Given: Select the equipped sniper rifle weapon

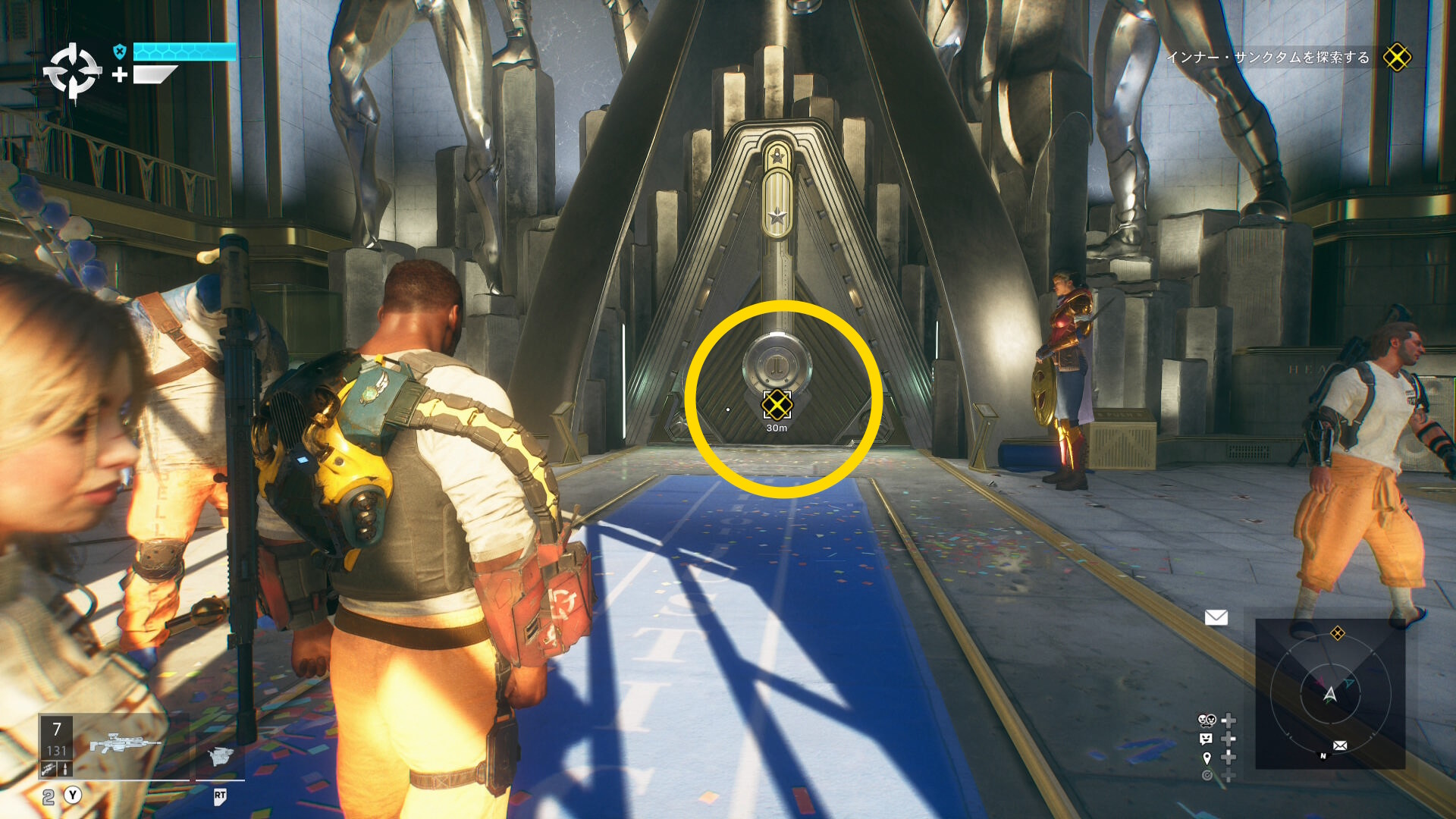Looking at the screenshot, I should [x=125, y=742].
